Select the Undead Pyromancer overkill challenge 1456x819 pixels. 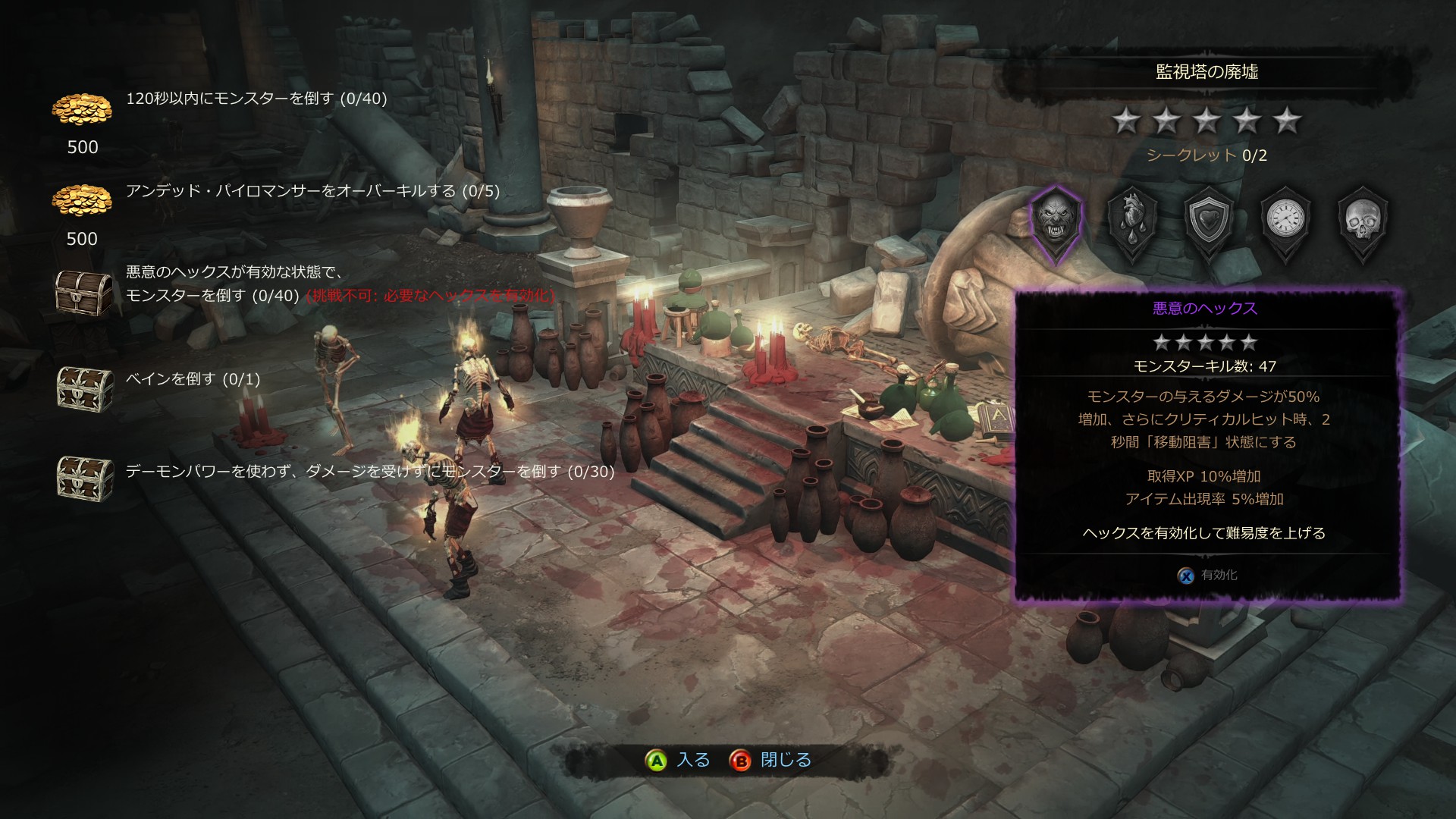tap(312, 191)
